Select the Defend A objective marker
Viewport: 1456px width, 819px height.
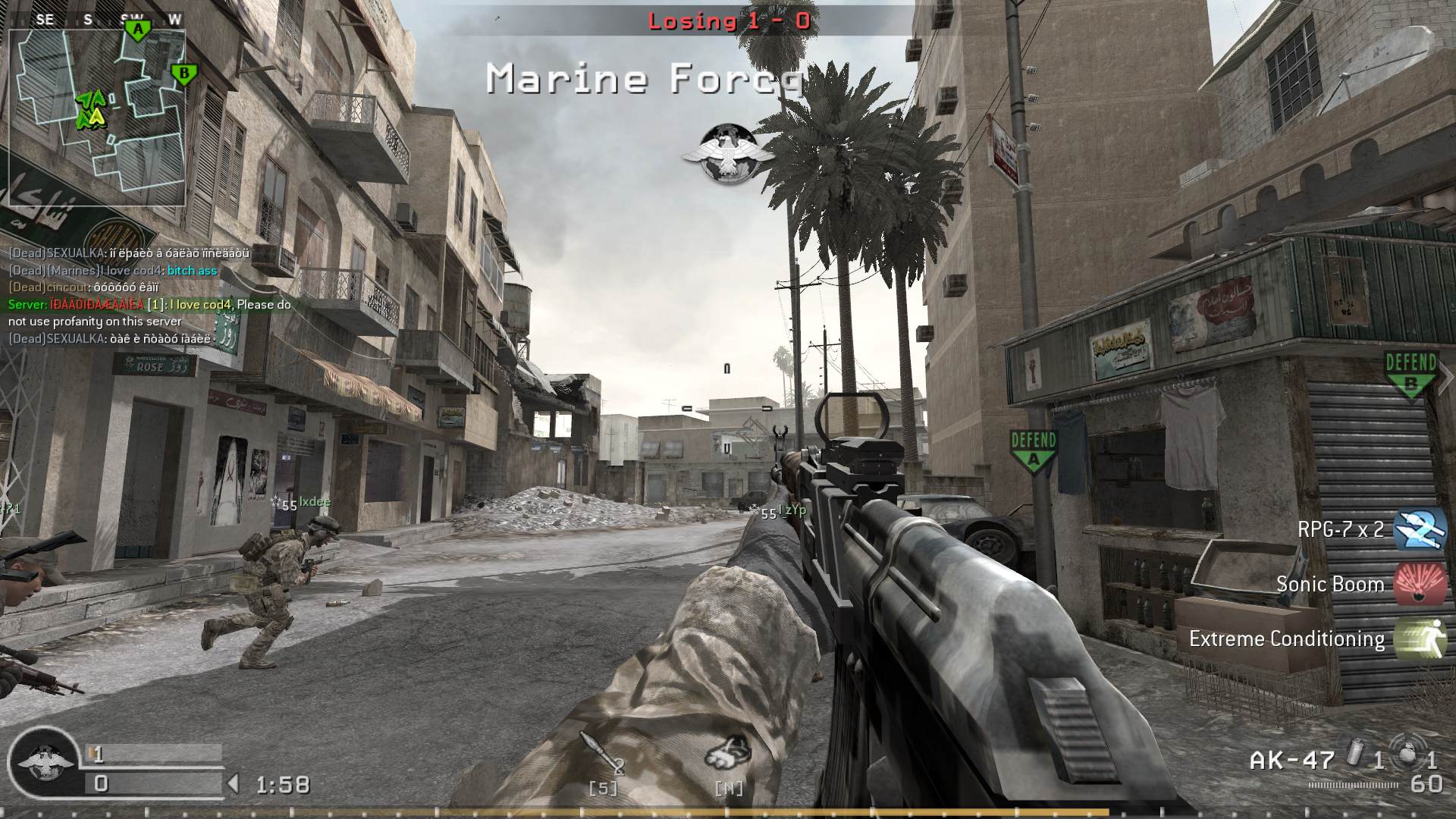[1034, 452]
